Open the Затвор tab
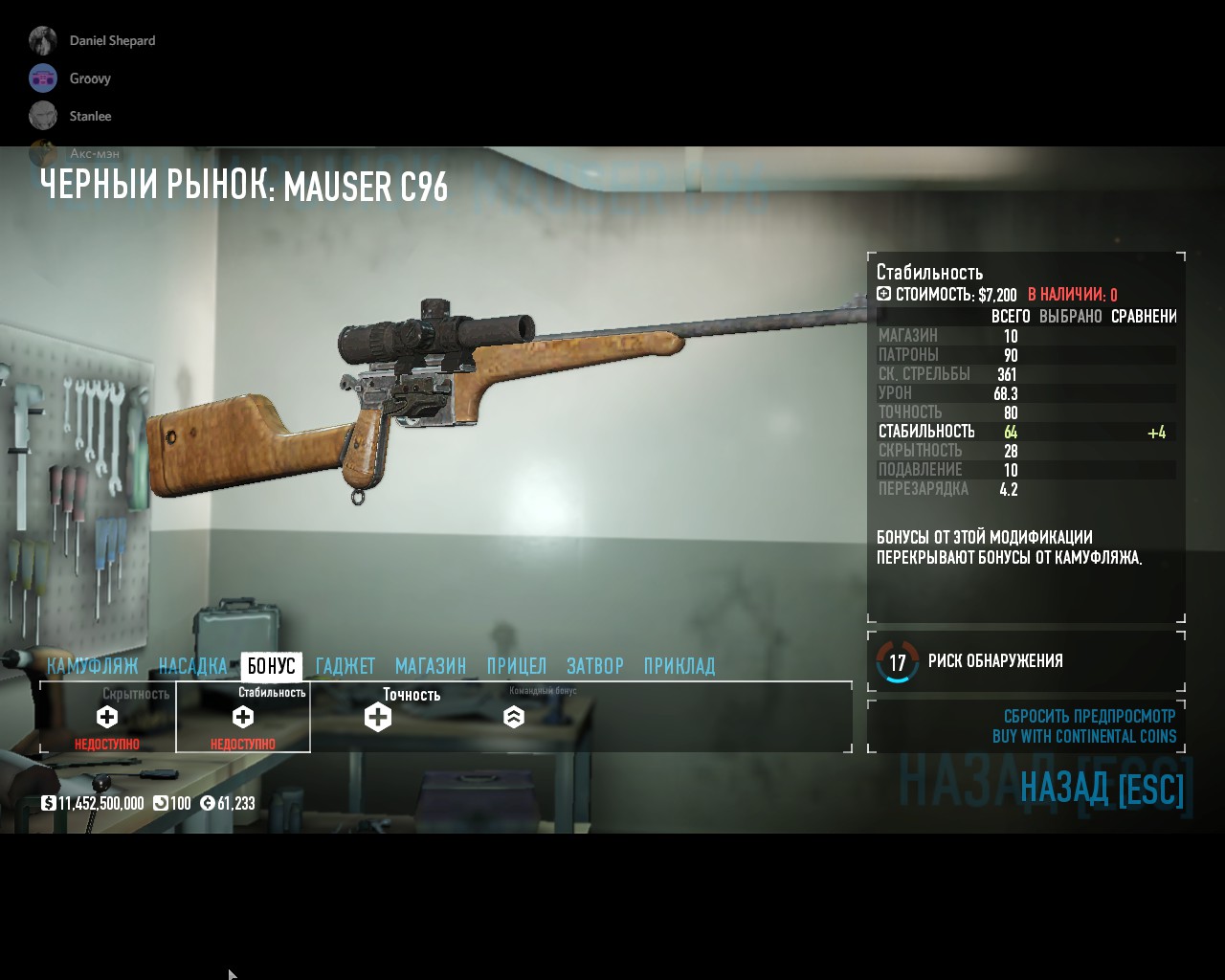Viewport: 1225px width, 980px height. [x=595, y=666]
